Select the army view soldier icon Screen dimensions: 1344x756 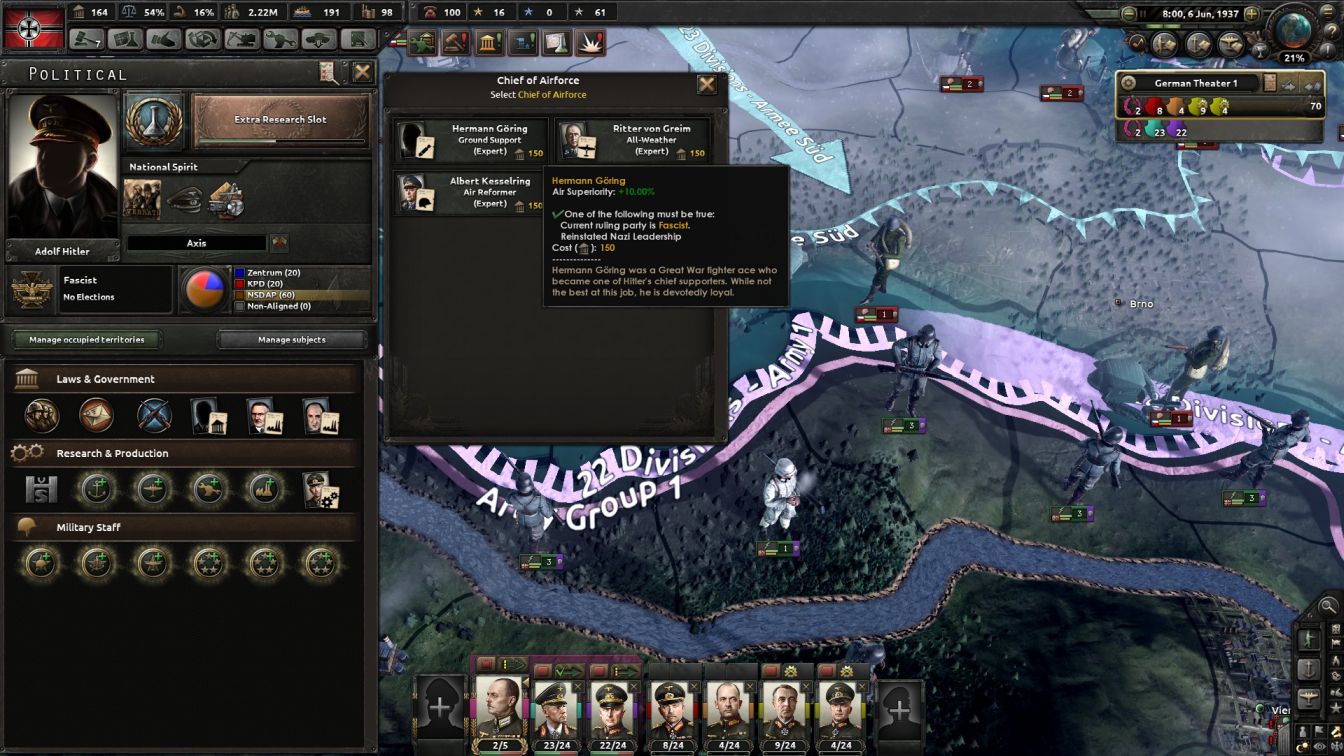tap(1309, 639)
